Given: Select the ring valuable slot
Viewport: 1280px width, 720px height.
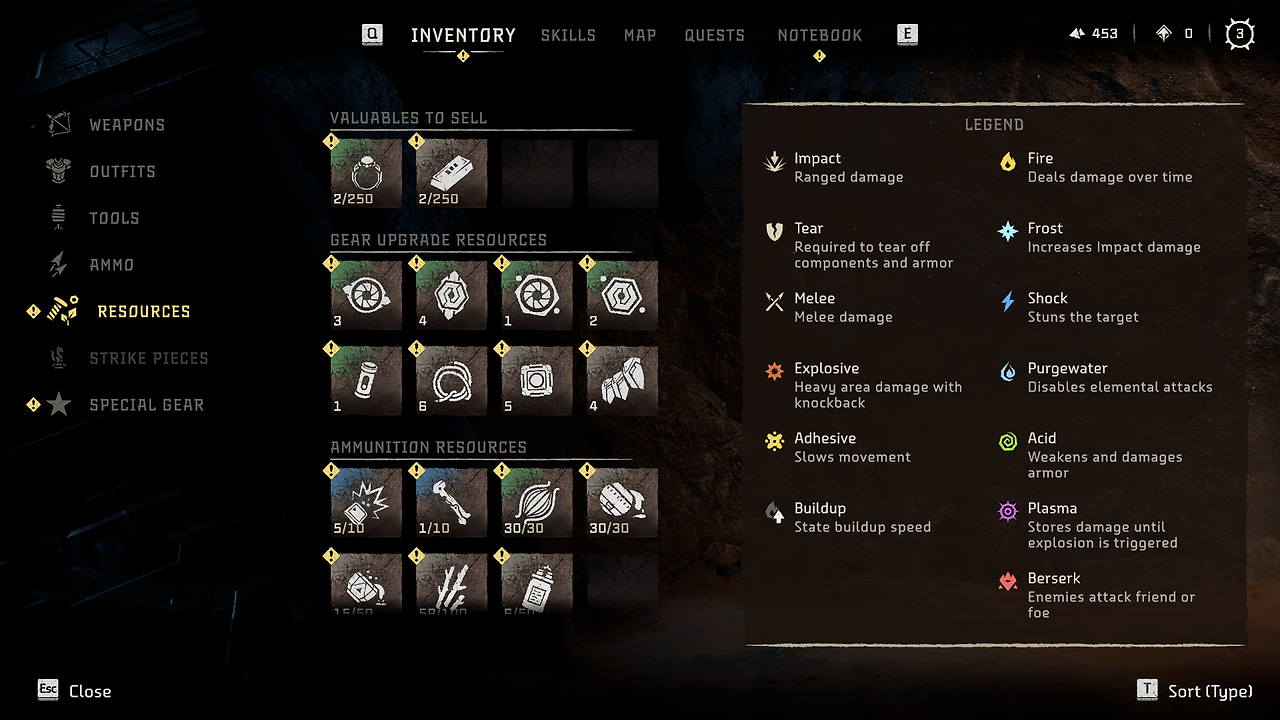Looking at the screenshot, I should point(366,173).
